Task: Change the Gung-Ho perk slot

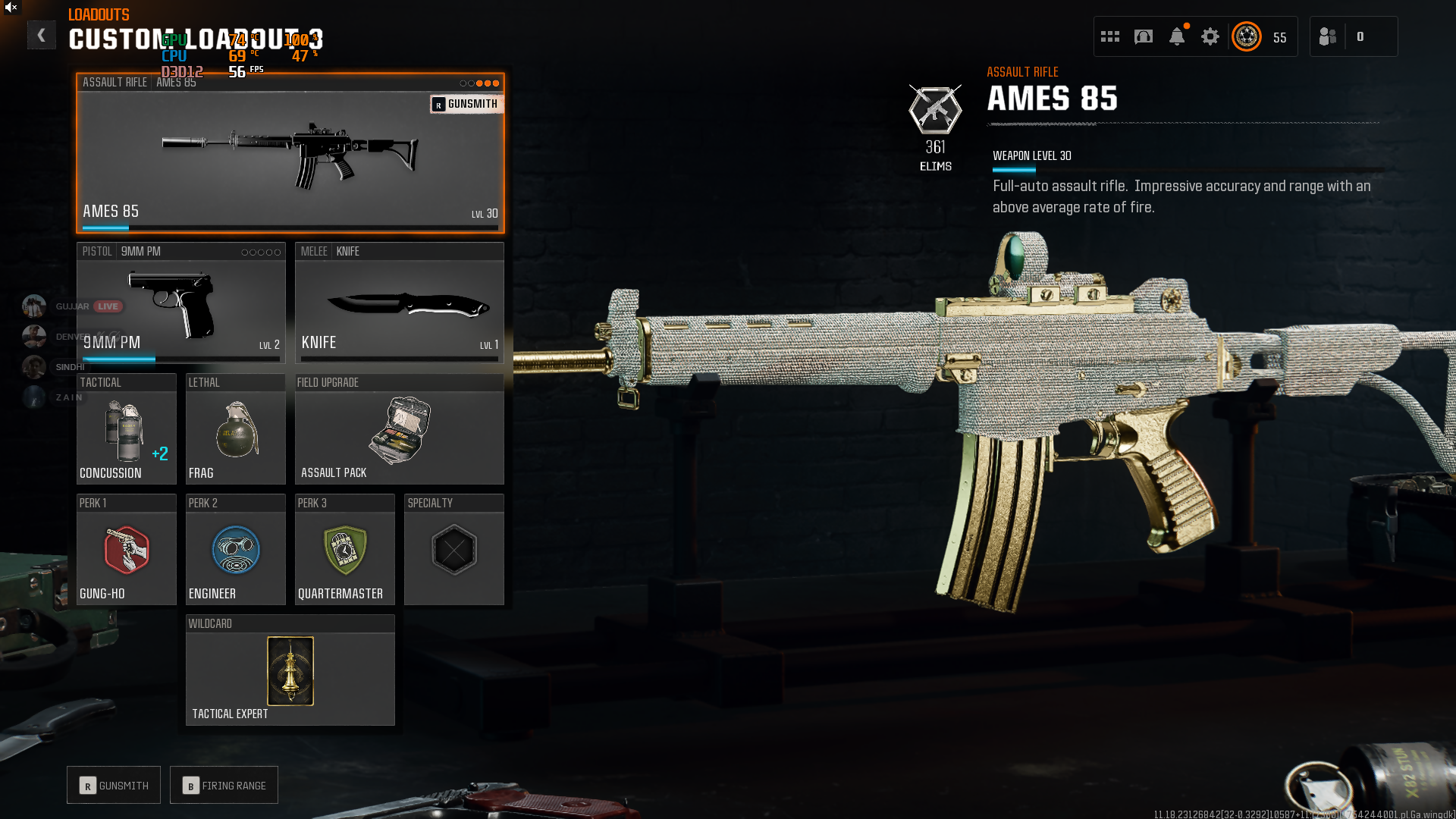Action: click(x=126, y=550)
